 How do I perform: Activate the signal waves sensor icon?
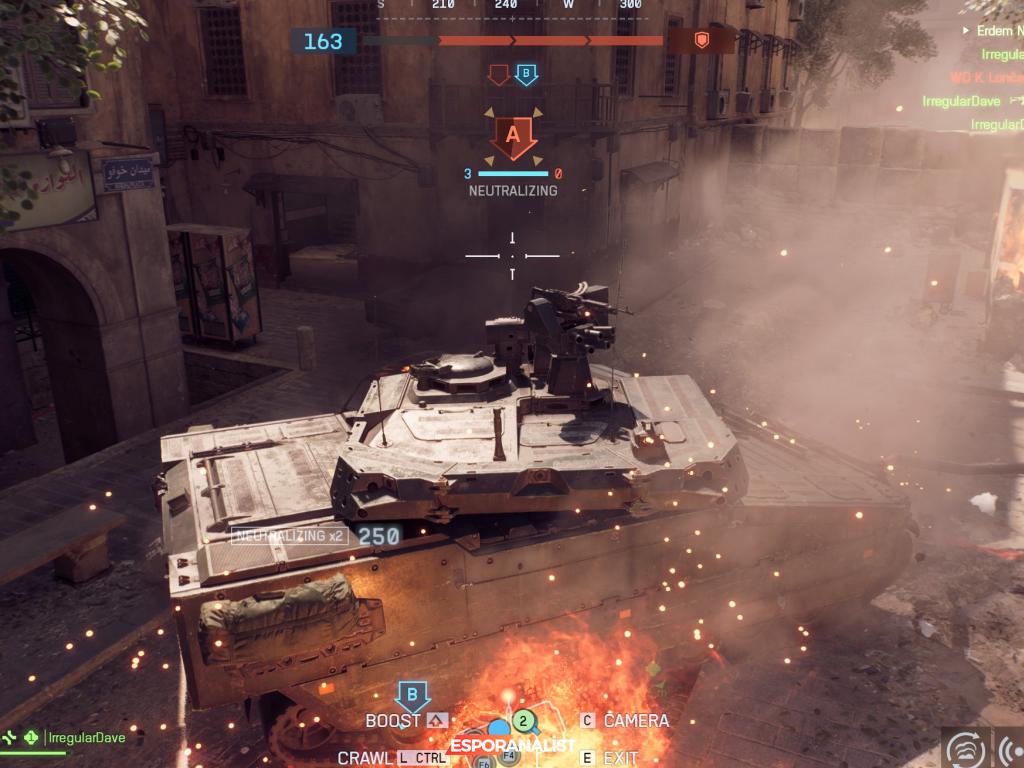[1010, 748]
